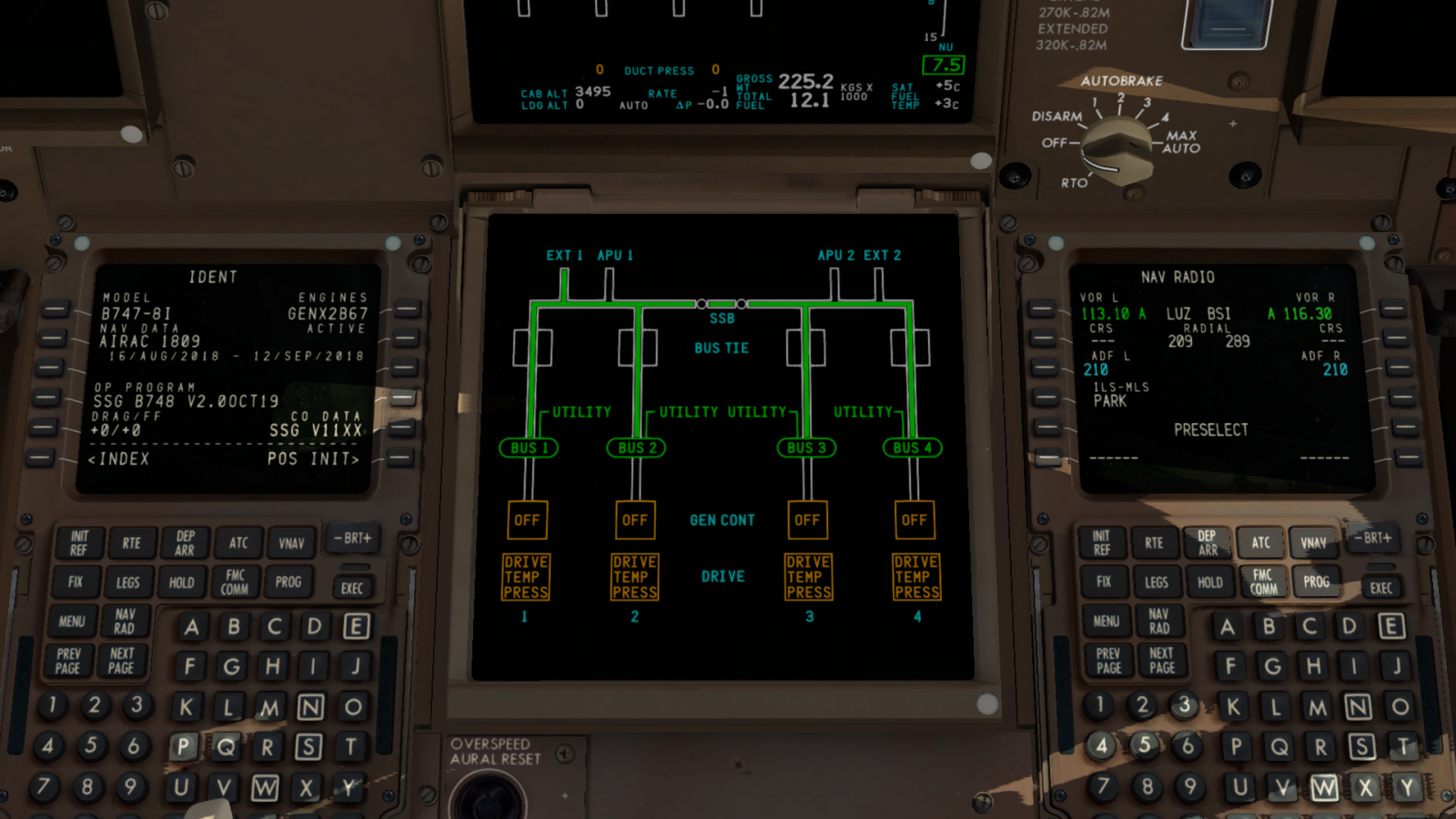Open FIX page on the right CDU
1456x819 pixels.
(1104, 581)
